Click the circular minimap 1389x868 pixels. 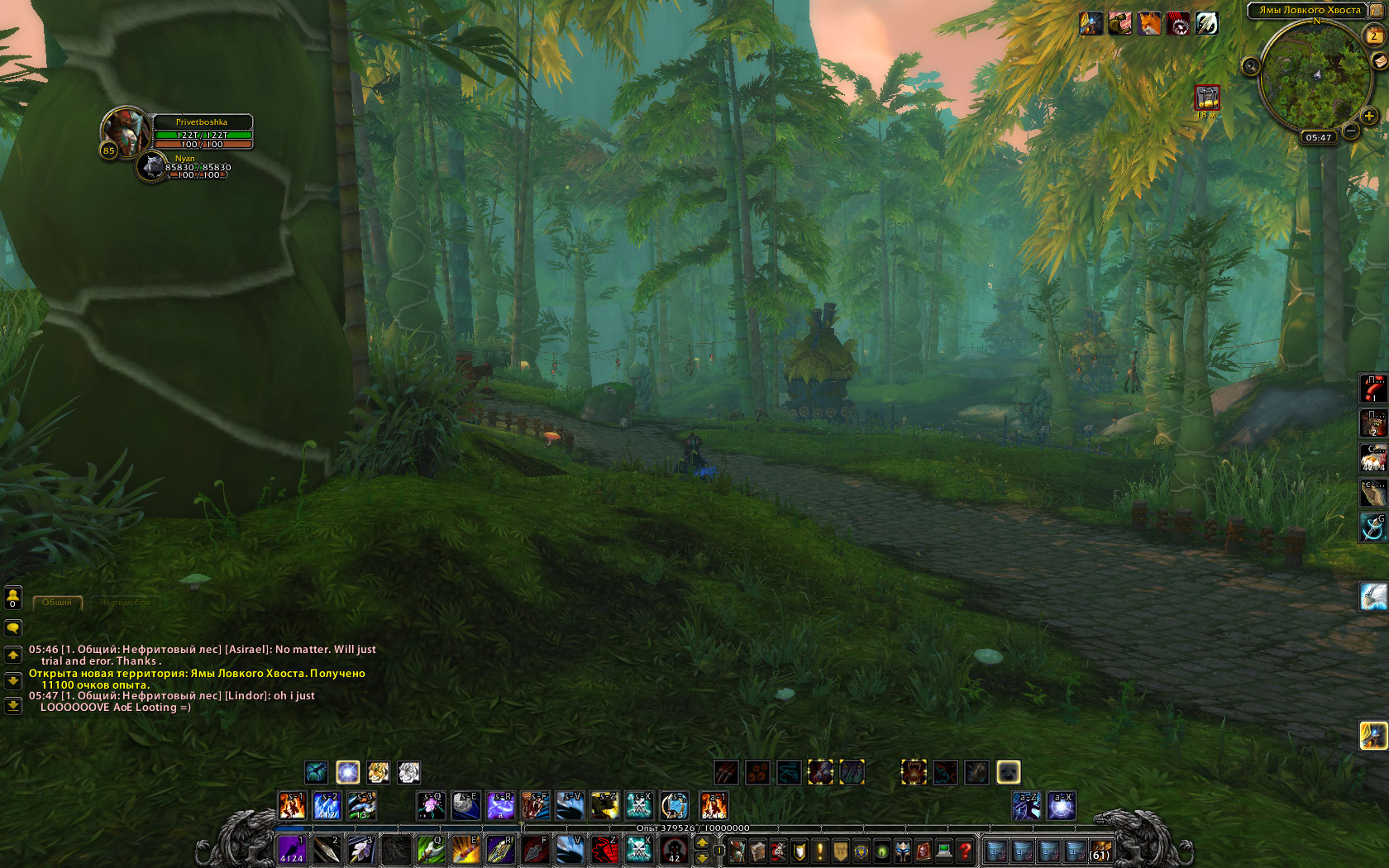(x=1315, y=79)
